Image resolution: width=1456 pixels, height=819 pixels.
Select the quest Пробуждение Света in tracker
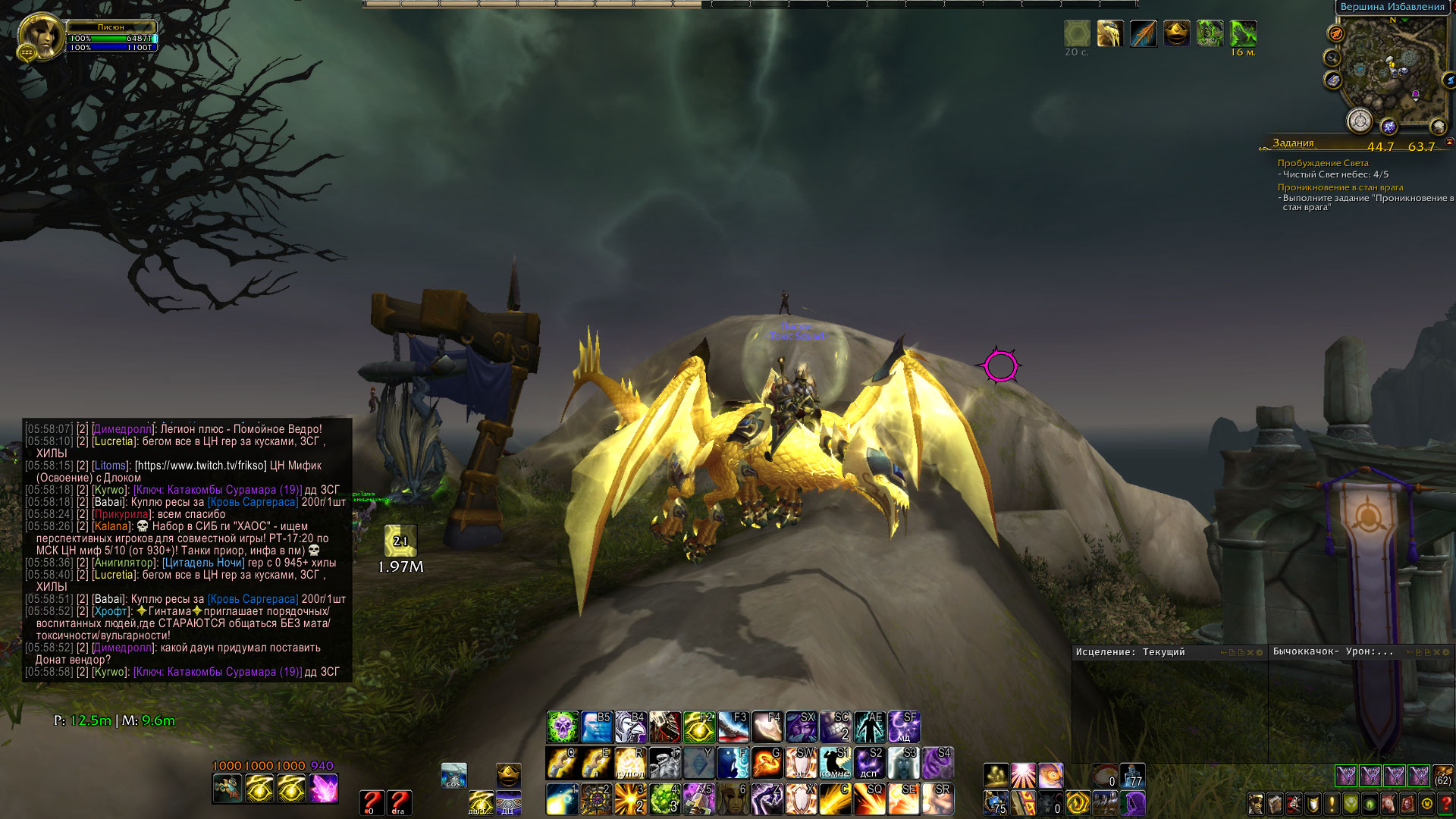[x=1323, y=163]
